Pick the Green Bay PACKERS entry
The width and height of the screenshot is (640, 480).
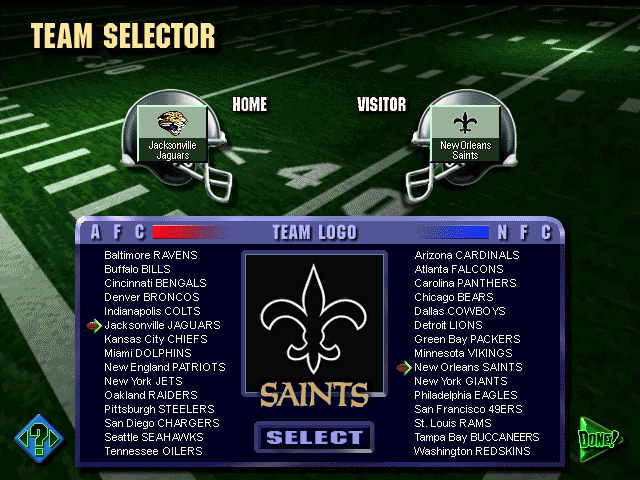point(467,339)
